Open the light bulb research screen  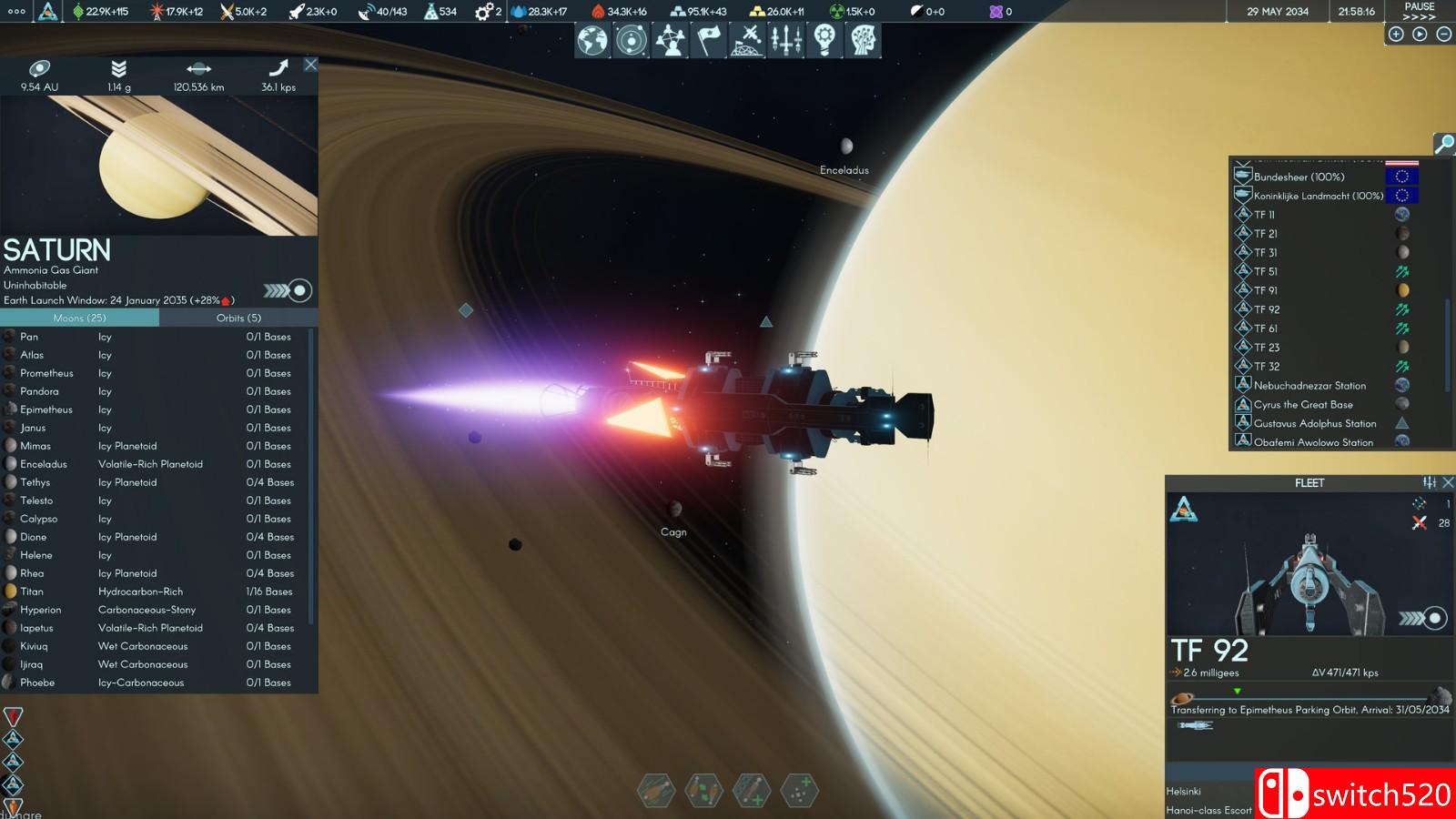pos(824,40)
